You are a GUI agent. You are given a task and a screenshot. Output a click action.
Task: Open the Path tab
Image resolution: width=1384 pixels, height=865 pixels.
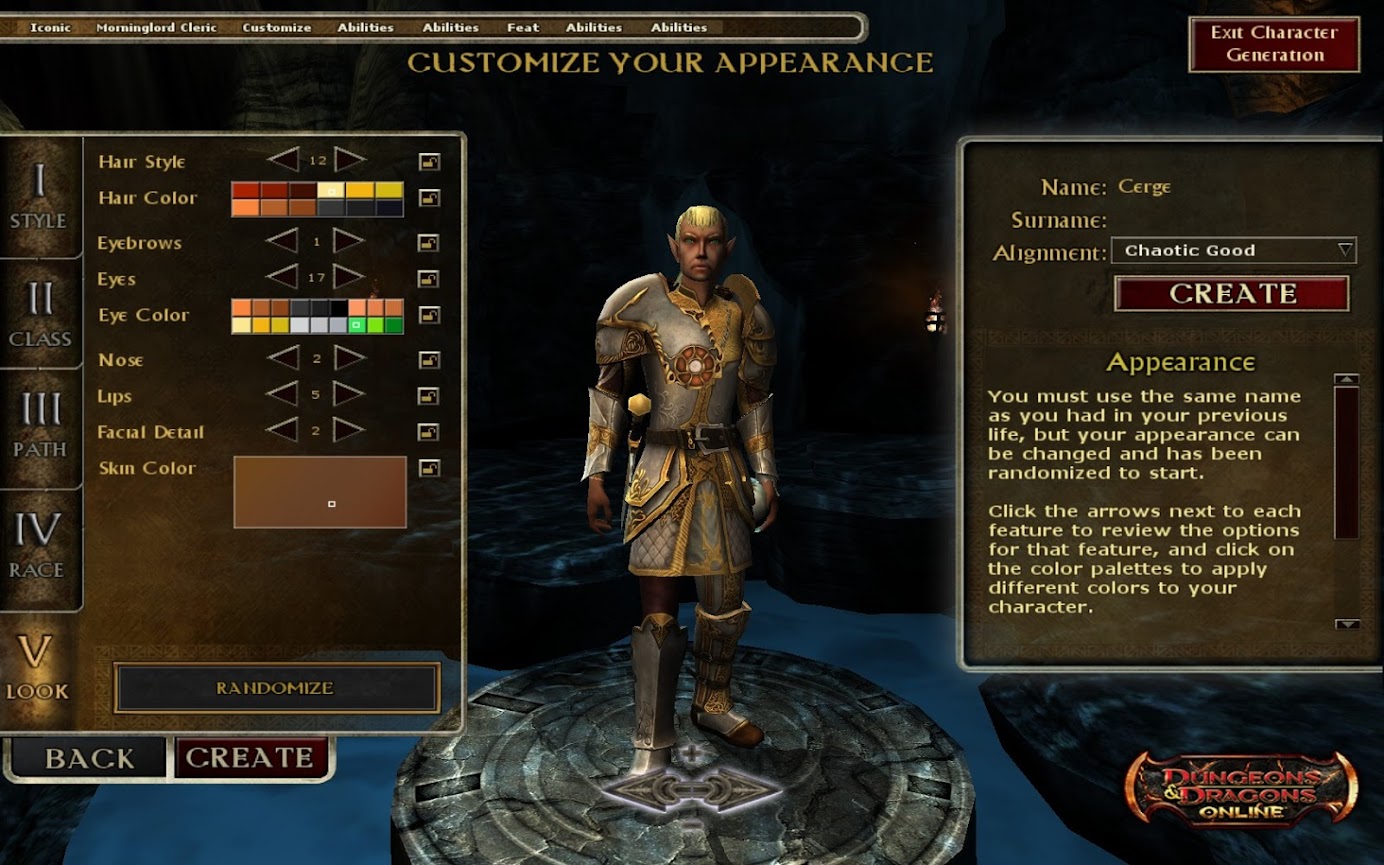[x=40, y=425]
